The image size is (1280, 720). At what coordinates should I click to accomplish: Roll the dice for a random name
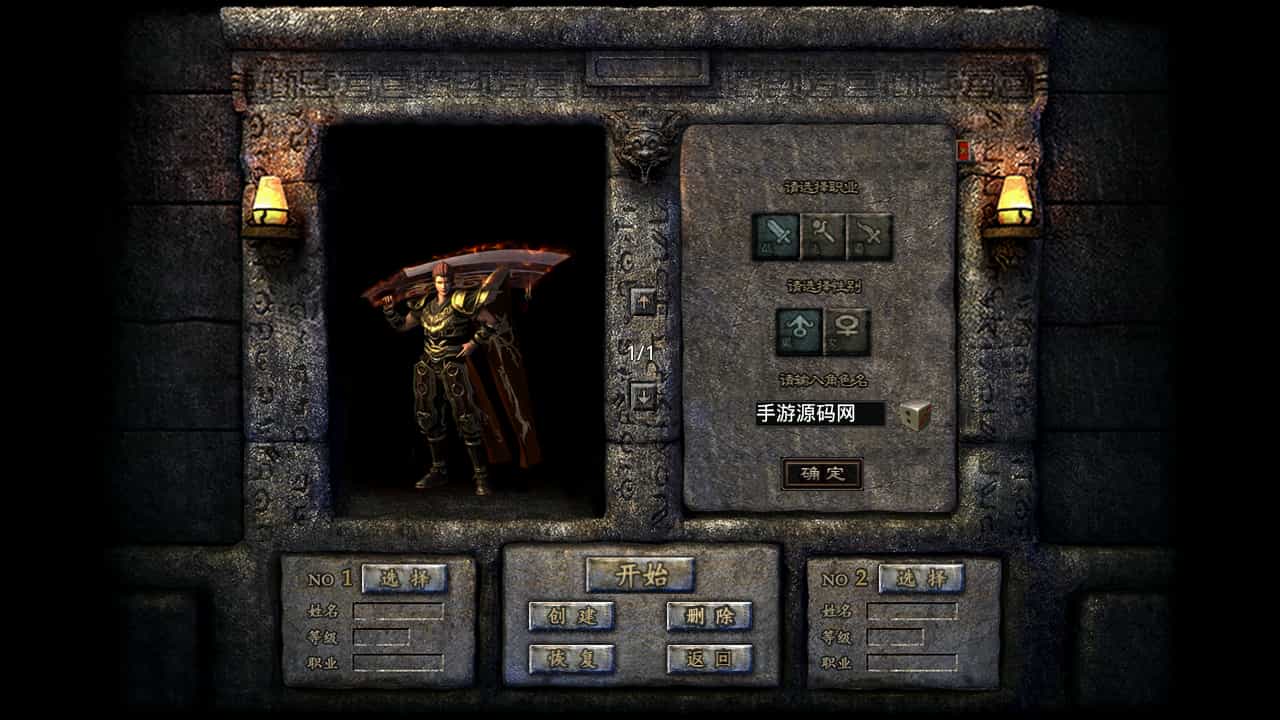click(x=915, y=415)
